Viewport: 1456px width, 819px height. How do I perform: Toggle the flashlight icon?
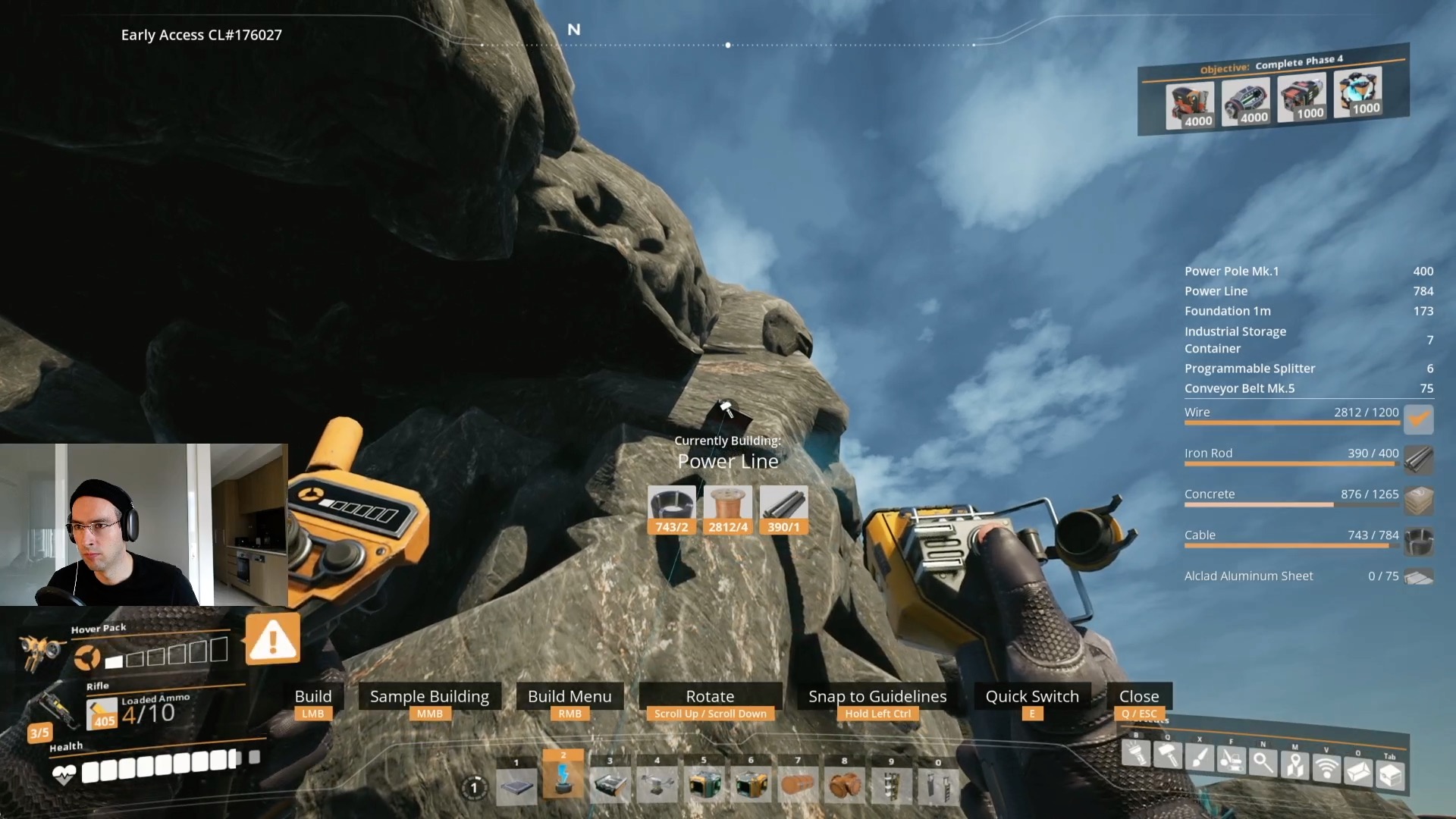(x=1137, y=754)
